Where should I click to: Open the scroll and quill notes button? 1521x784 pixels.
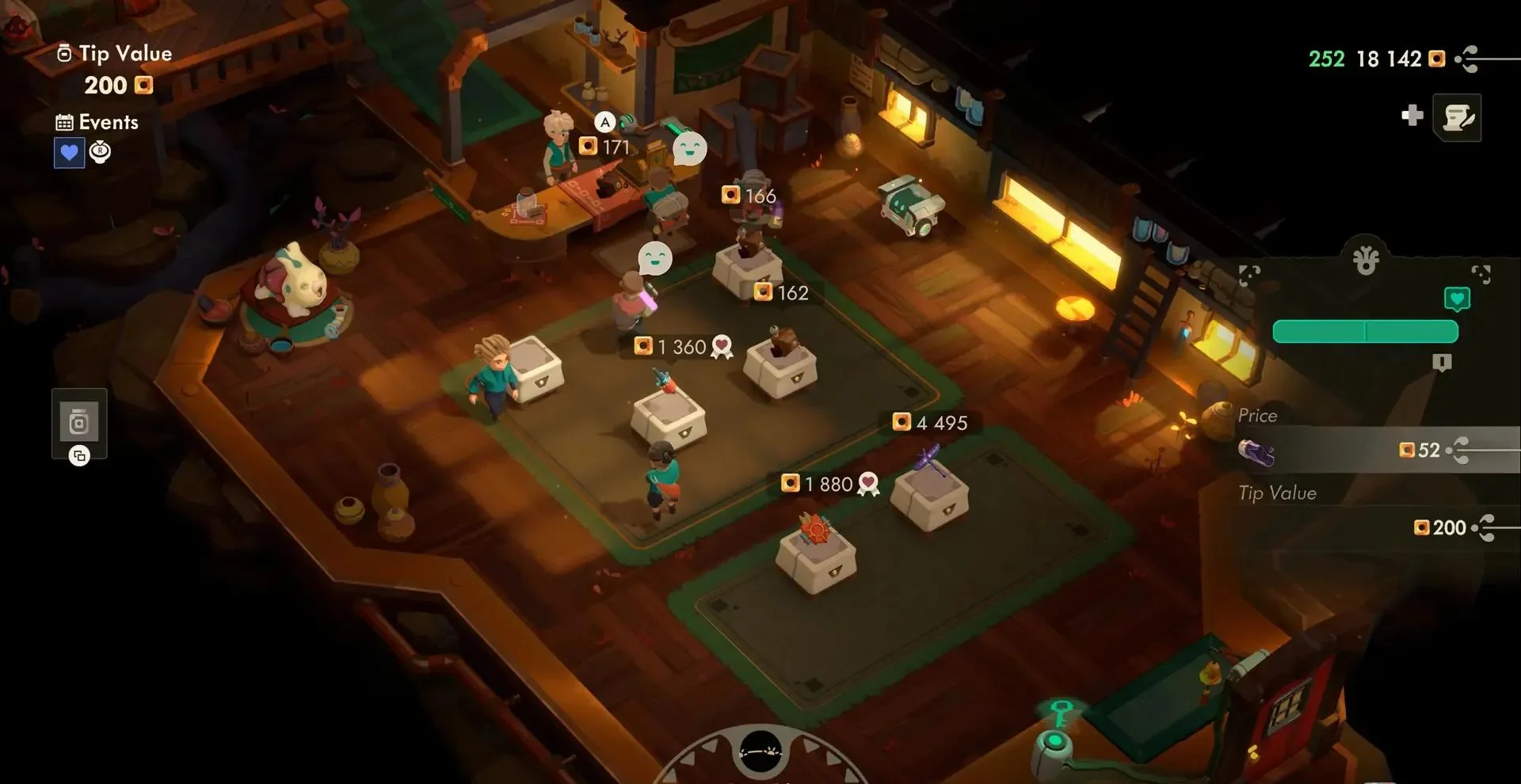pyautogui.click(x=1457, y=117)
